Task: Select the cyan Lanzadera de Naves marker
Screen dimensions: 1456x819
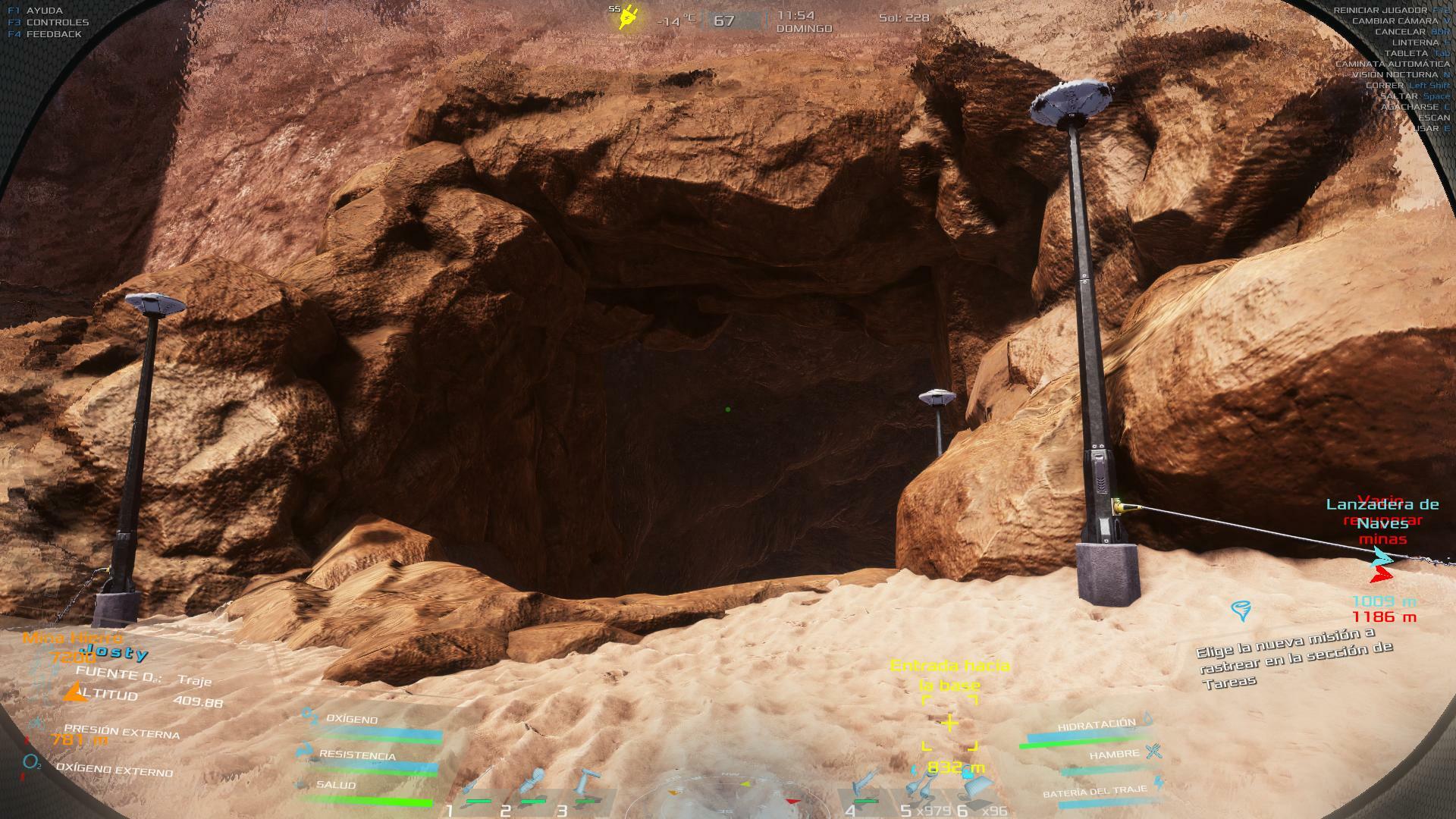Action: (x=1383, y=557)
